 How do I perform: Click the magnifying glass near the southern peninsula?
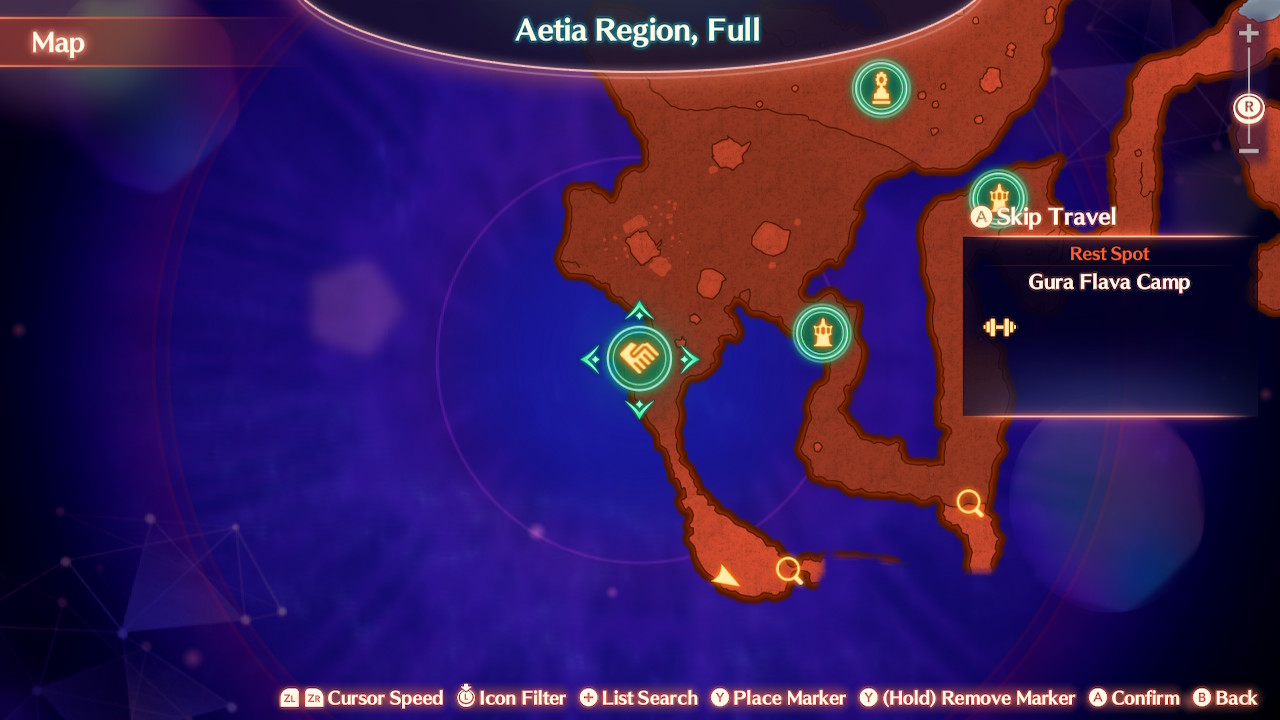click(789, 569)
